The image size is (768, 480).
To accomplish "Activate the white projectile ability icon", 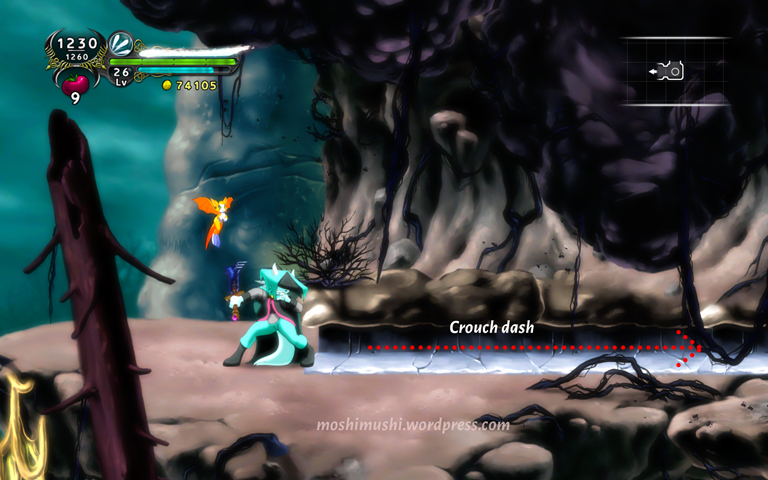I will pyautogui.click(x=121, y=43).
